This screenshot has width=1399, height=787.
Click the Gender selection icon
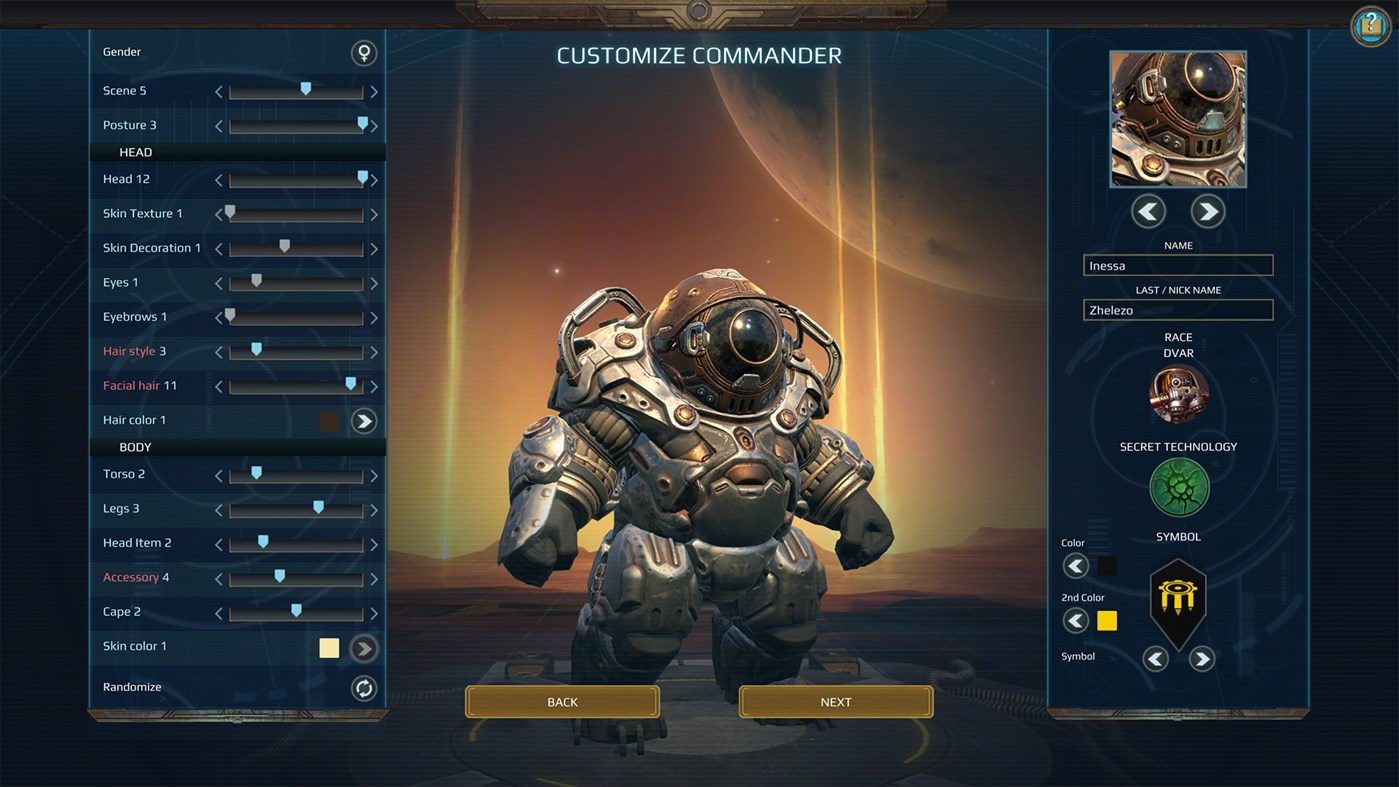[363, 52]
